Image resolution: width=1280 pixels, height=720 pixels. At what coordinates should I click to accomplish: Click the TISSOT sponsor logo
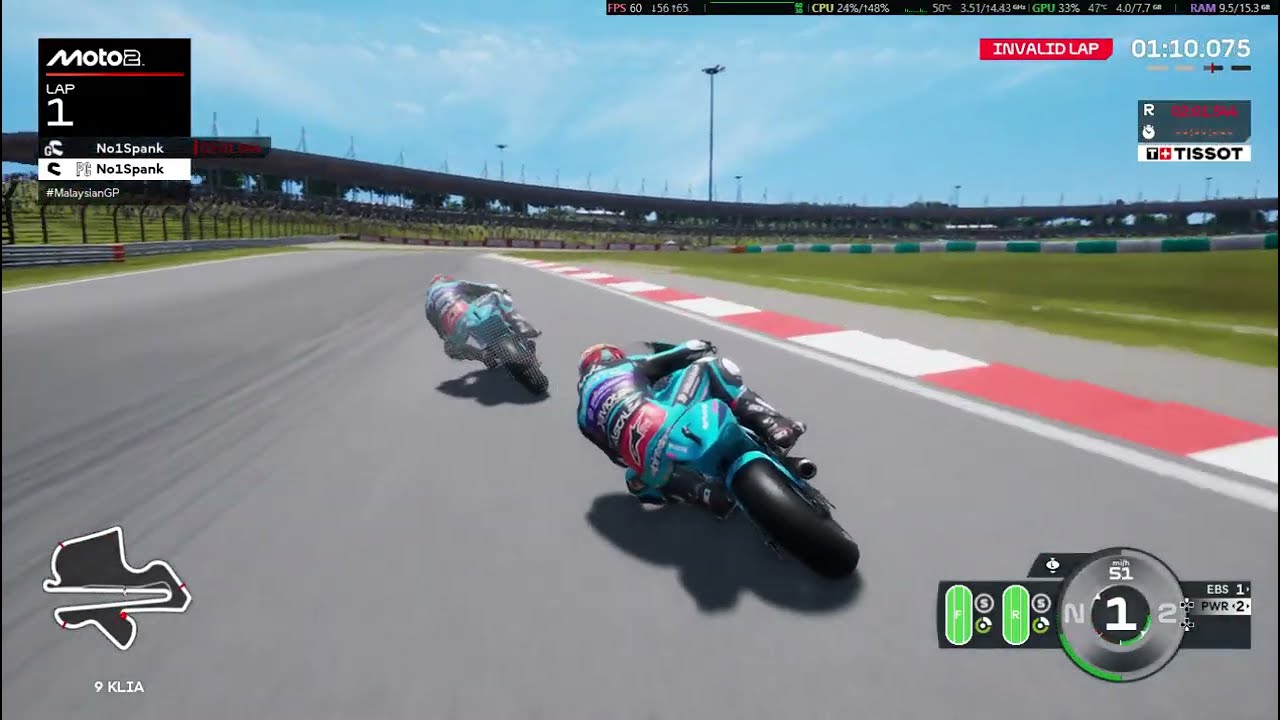tap(1196, 152)
